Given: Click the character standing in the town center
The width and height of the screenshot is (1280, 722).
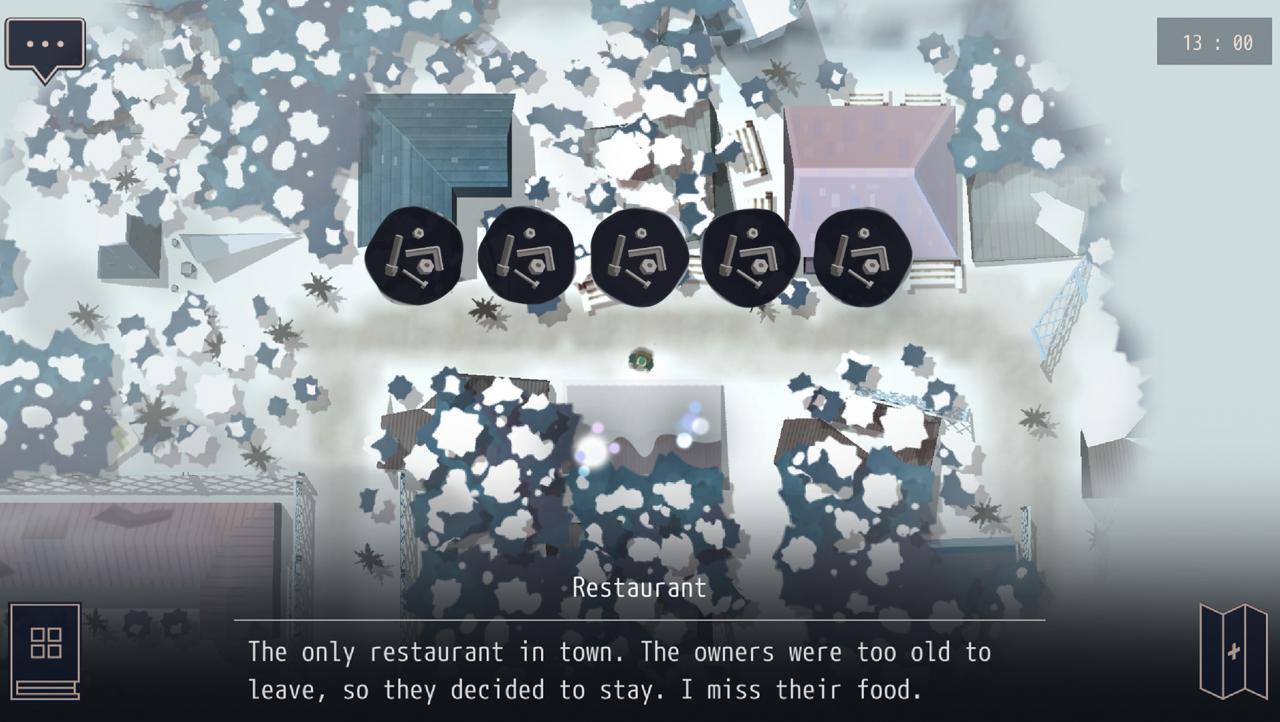Looking at the screenshot, I should coord(640,360).
